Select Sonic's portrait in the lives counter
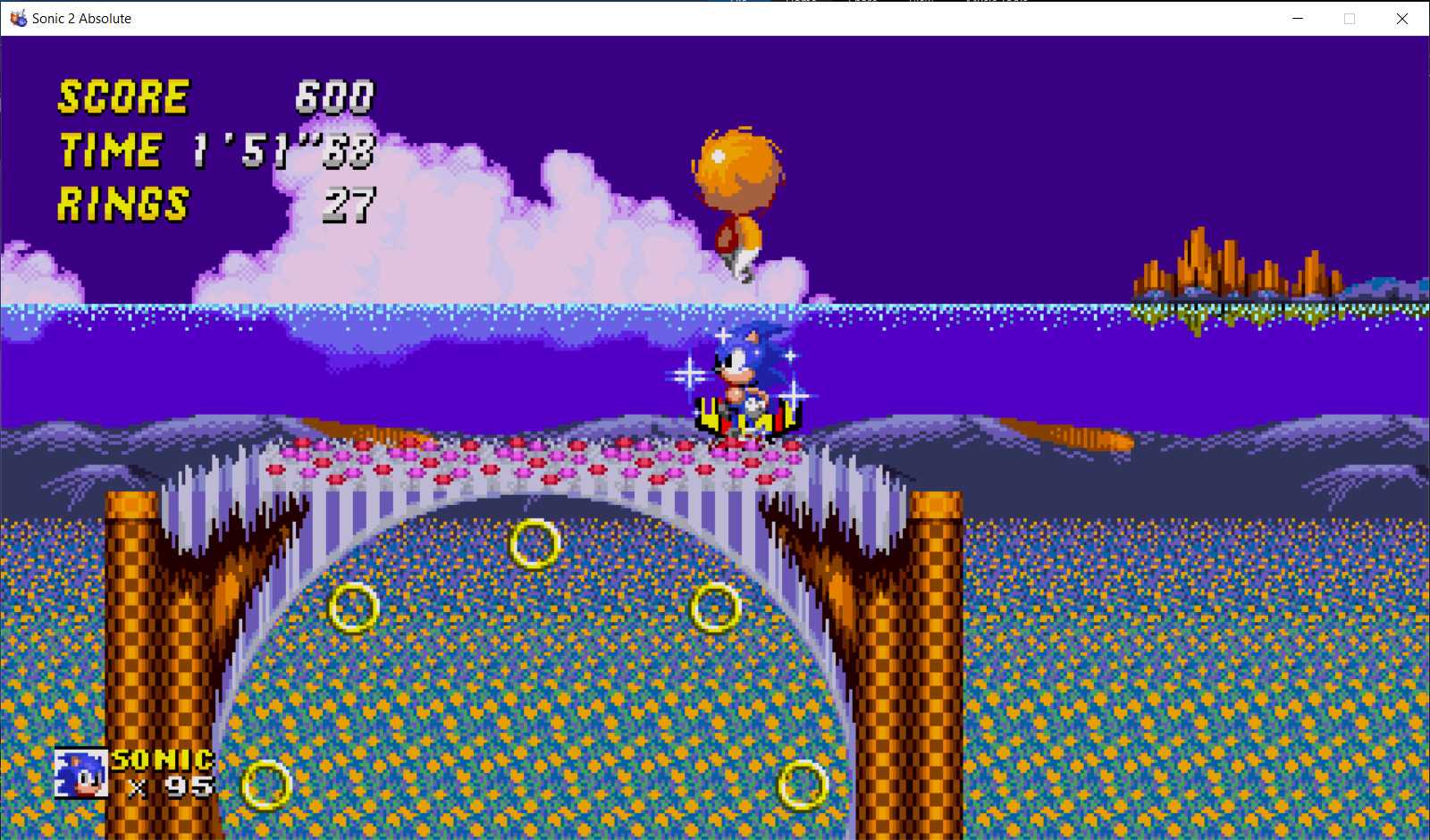The width and height of the screenshot is (1430, 840). click(x=80, y=774)
